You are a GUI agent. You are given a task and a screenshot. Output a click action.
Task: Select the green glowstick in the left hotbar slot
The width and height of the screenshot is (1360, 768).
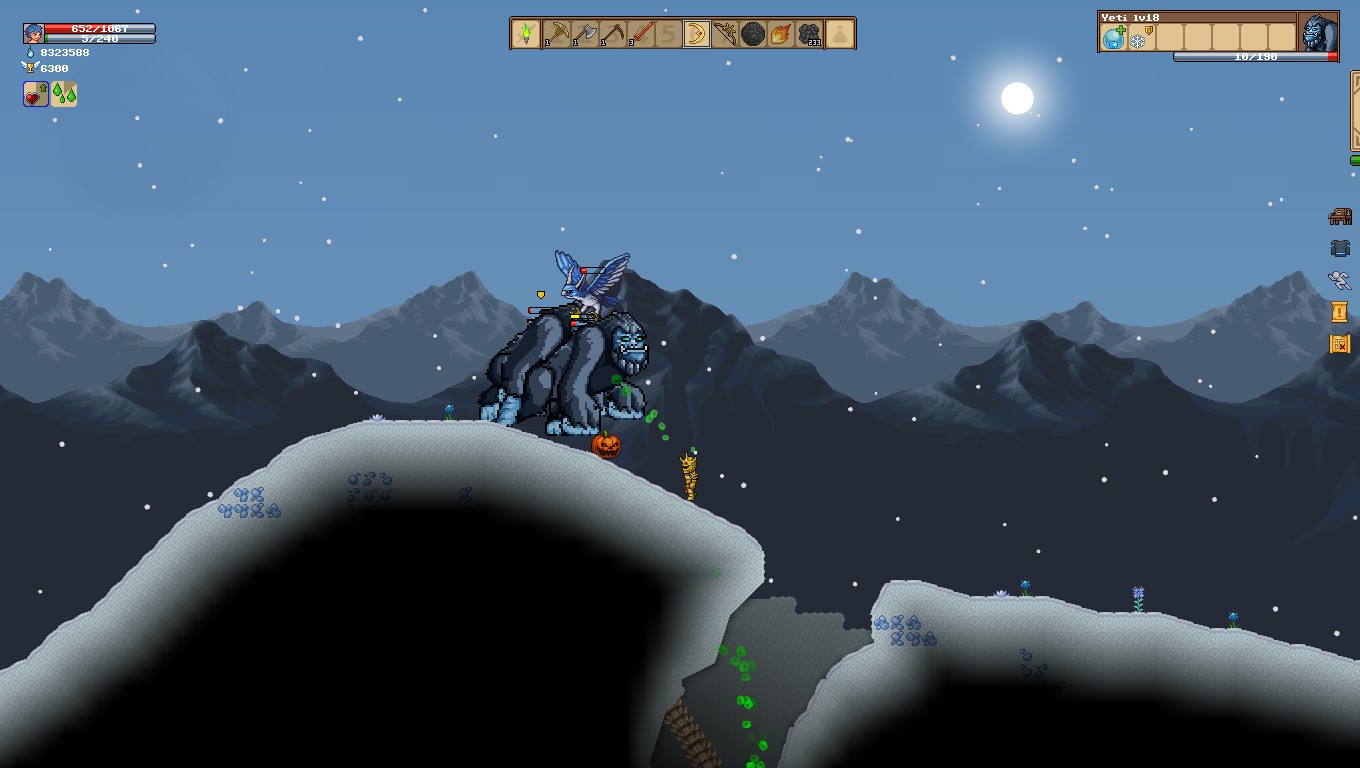pos(525,33)
